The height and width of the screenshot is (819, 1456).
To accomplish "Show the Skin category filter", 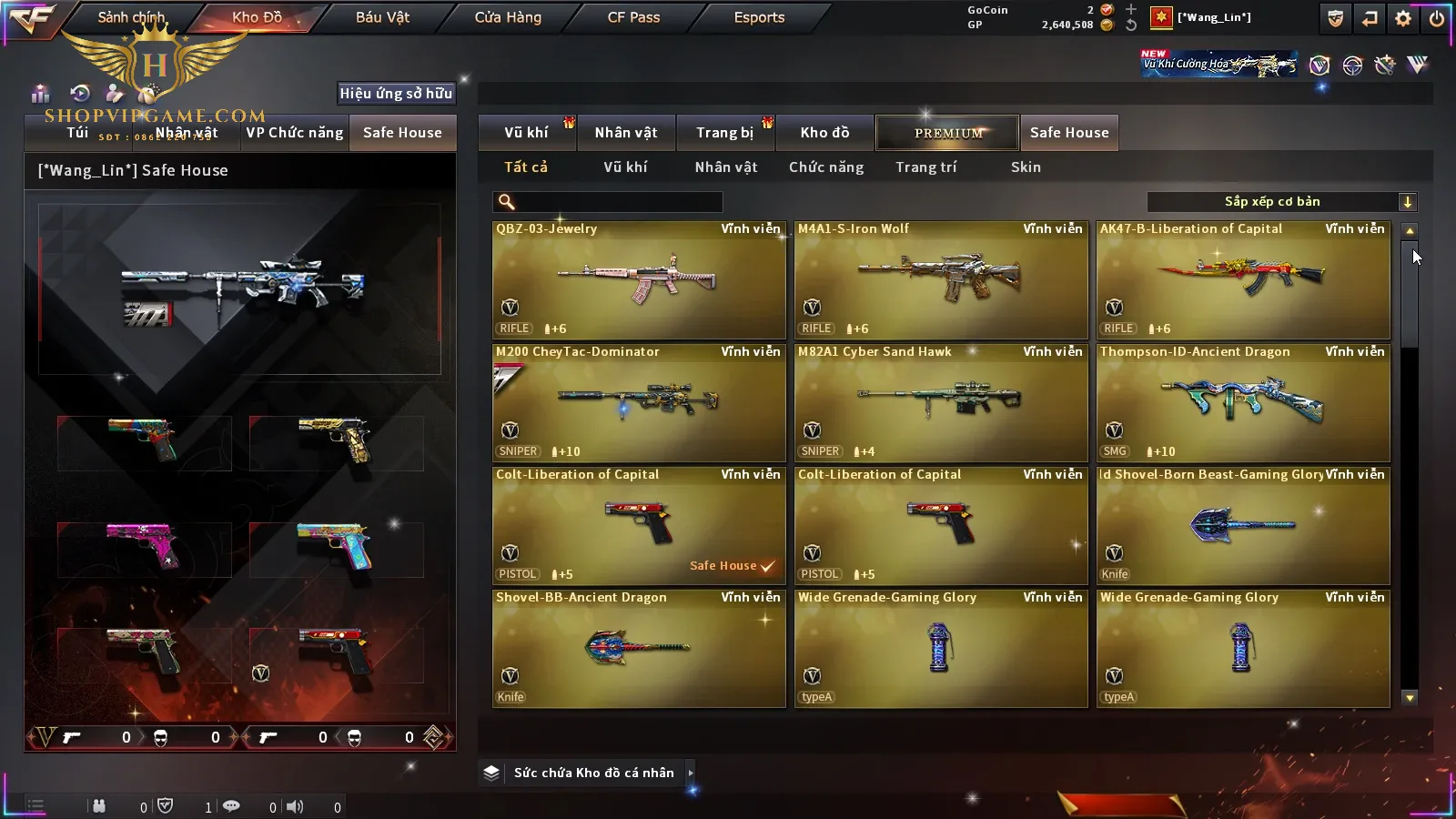I will [x=1026, y=167].
